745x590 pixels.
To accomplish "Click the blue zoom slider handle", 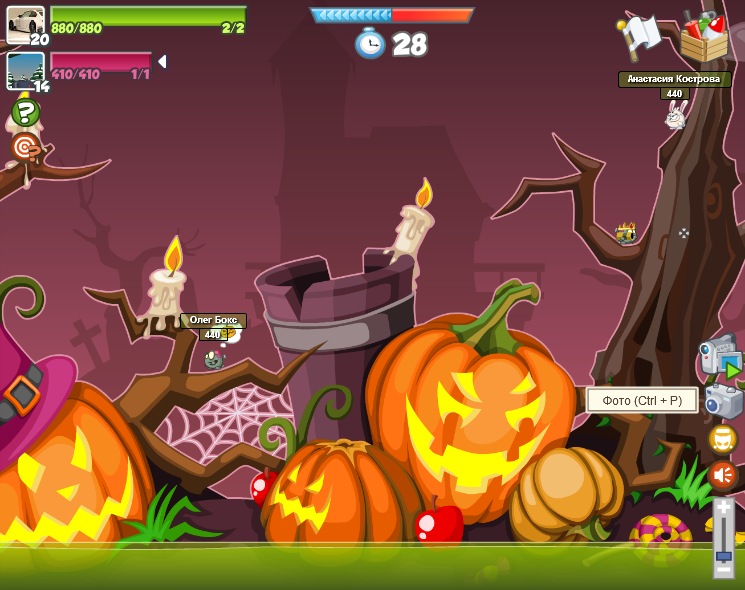I will pyautogui.click(x=723, y=555).
